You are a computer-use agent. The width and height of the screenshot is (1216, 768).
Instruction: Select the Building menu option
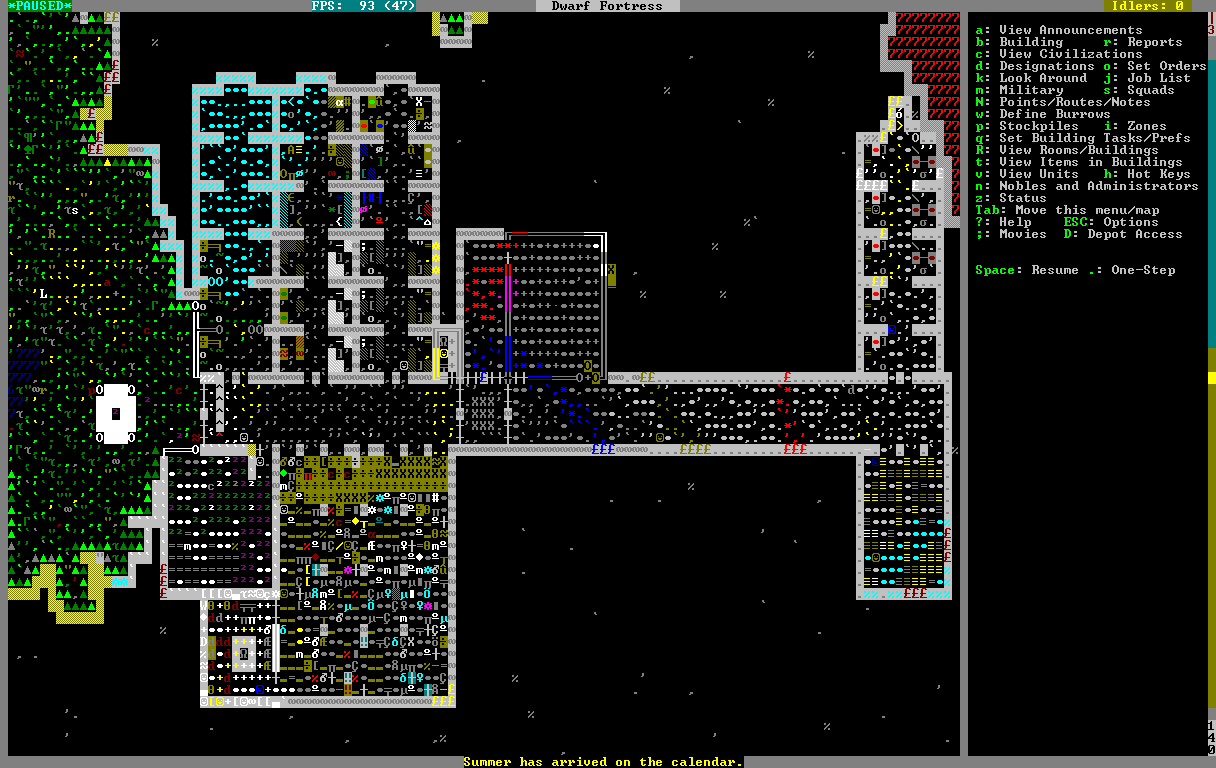tap(1030, 42)
